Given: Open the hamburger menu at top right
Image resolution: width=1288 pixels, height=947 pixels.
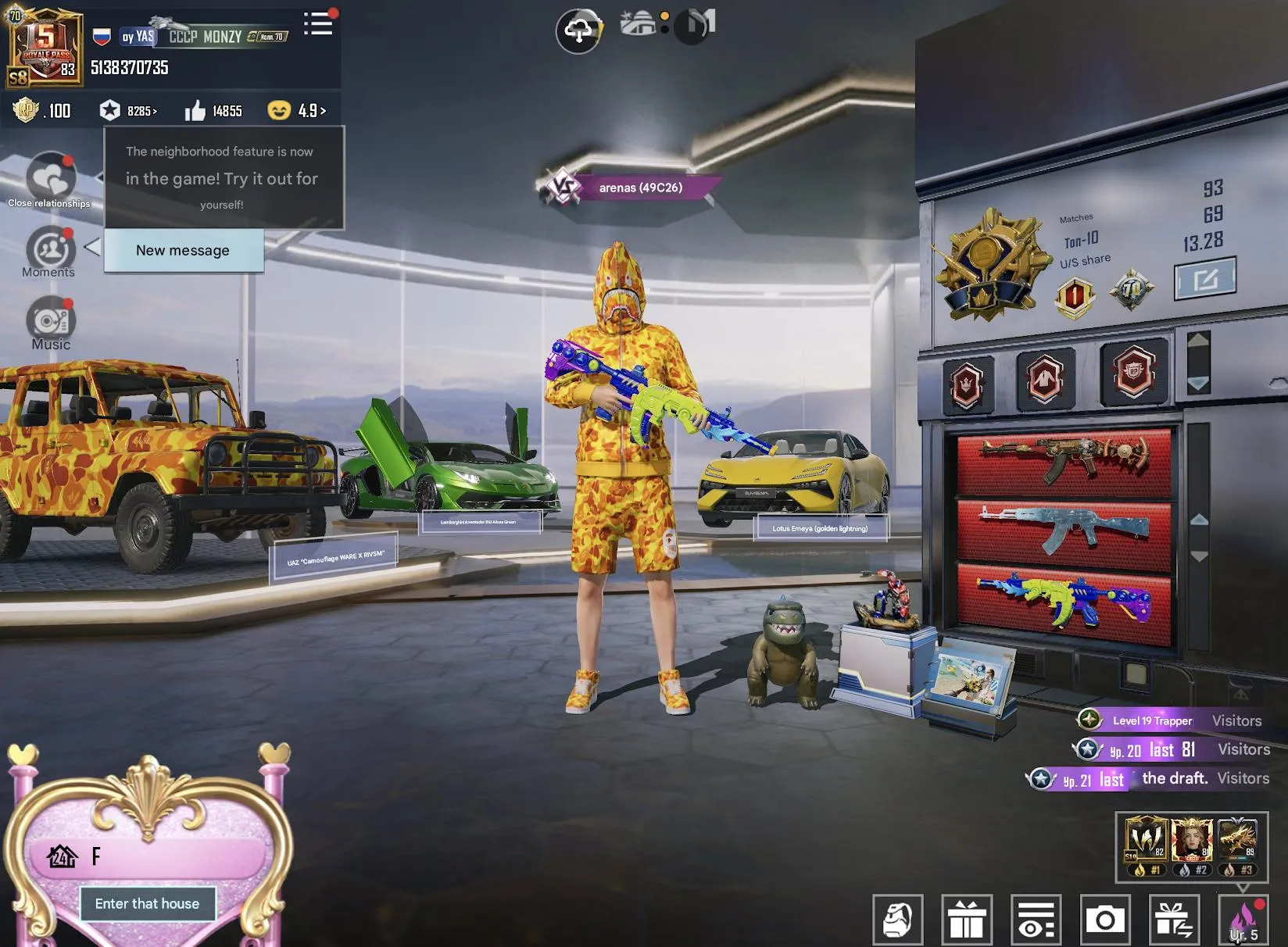Looking at the screenshot, I should [317, 23].
